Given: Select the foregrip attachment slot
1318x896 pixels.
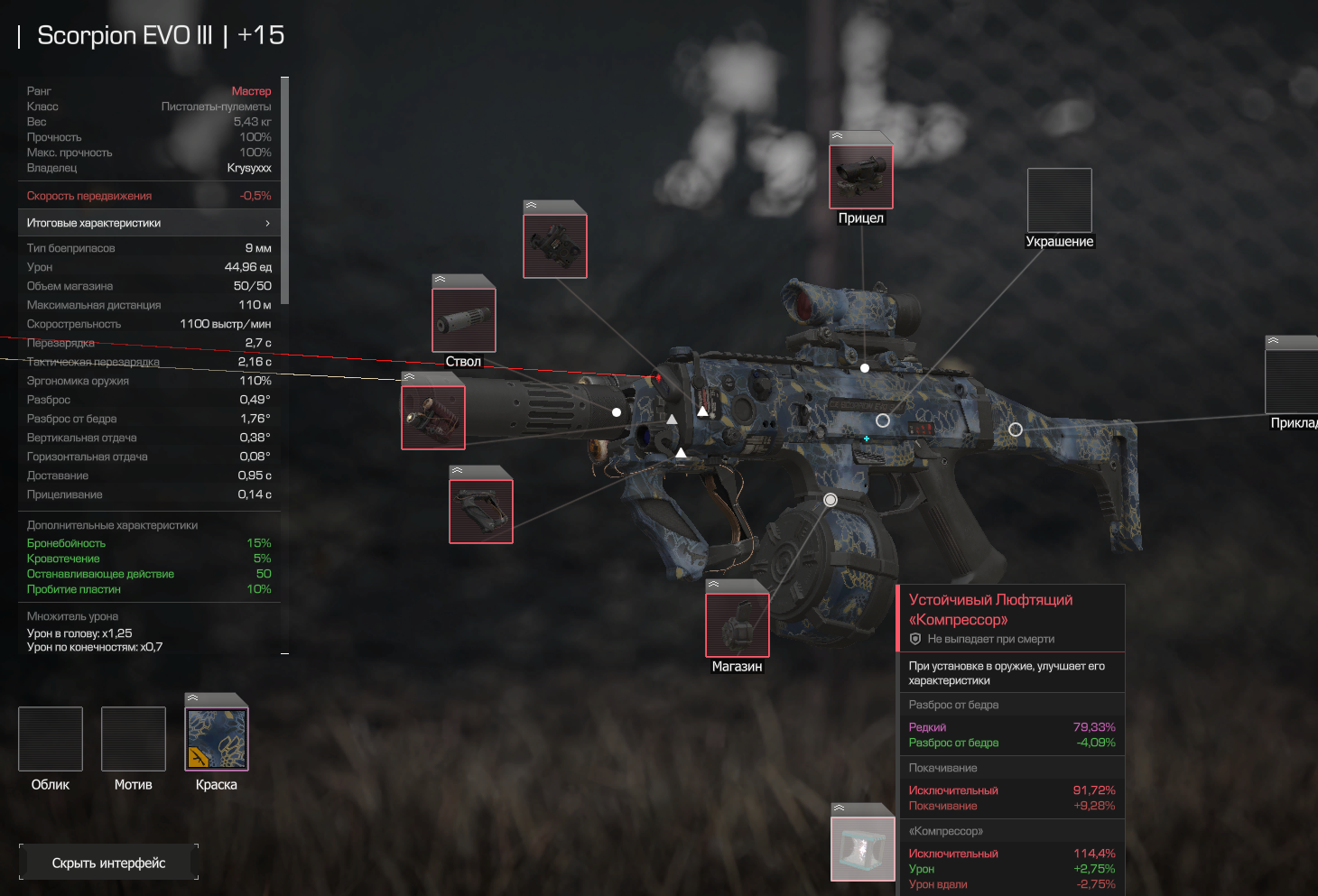Looking at the screenshot, I should pyautogui.click(x=481, y=511).
